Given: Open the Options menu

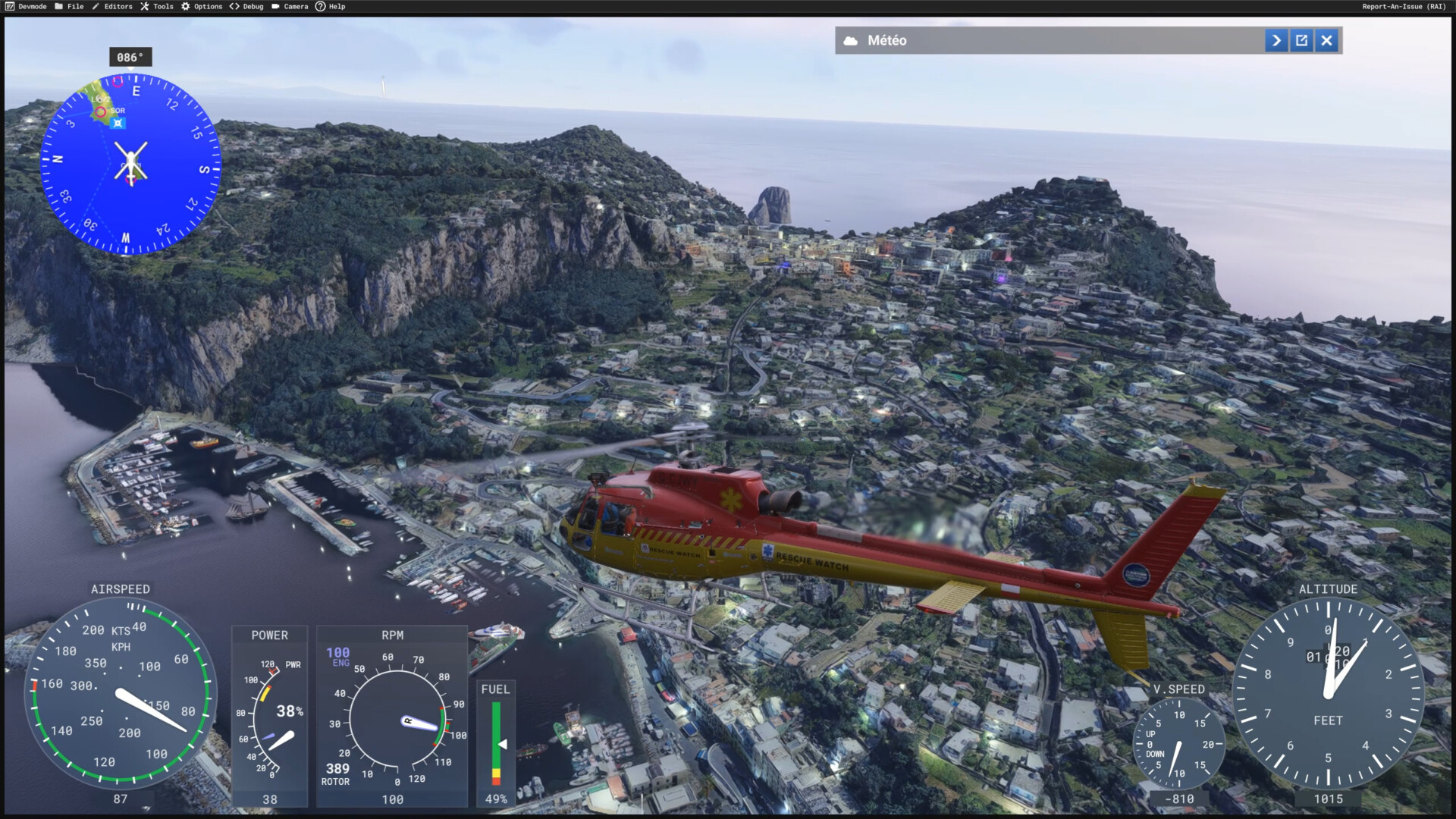Looking at the screenshot, I should pos(202,7).
